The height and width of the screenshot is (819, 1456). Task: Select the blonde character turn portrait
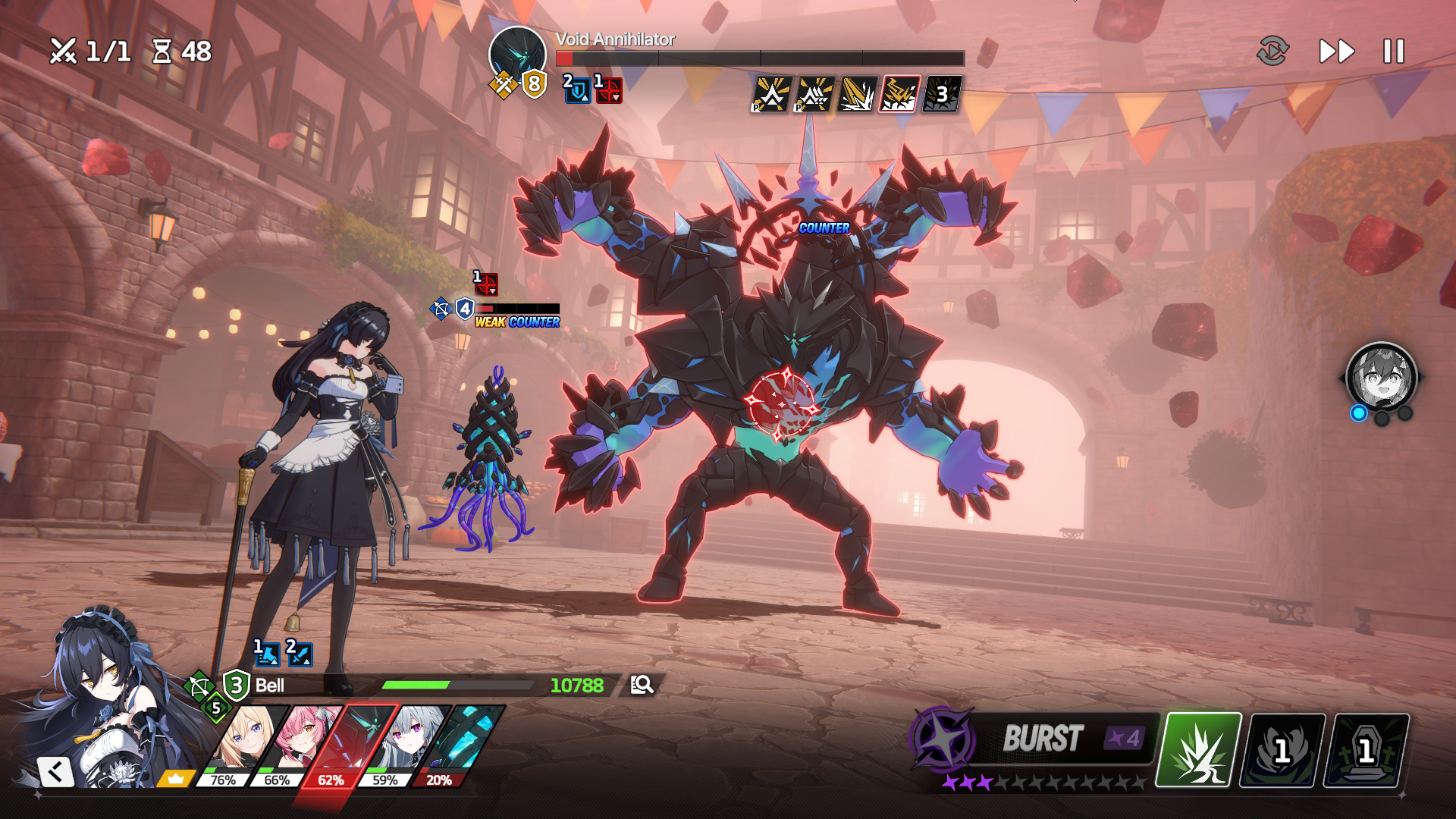[x=244, y=742]
